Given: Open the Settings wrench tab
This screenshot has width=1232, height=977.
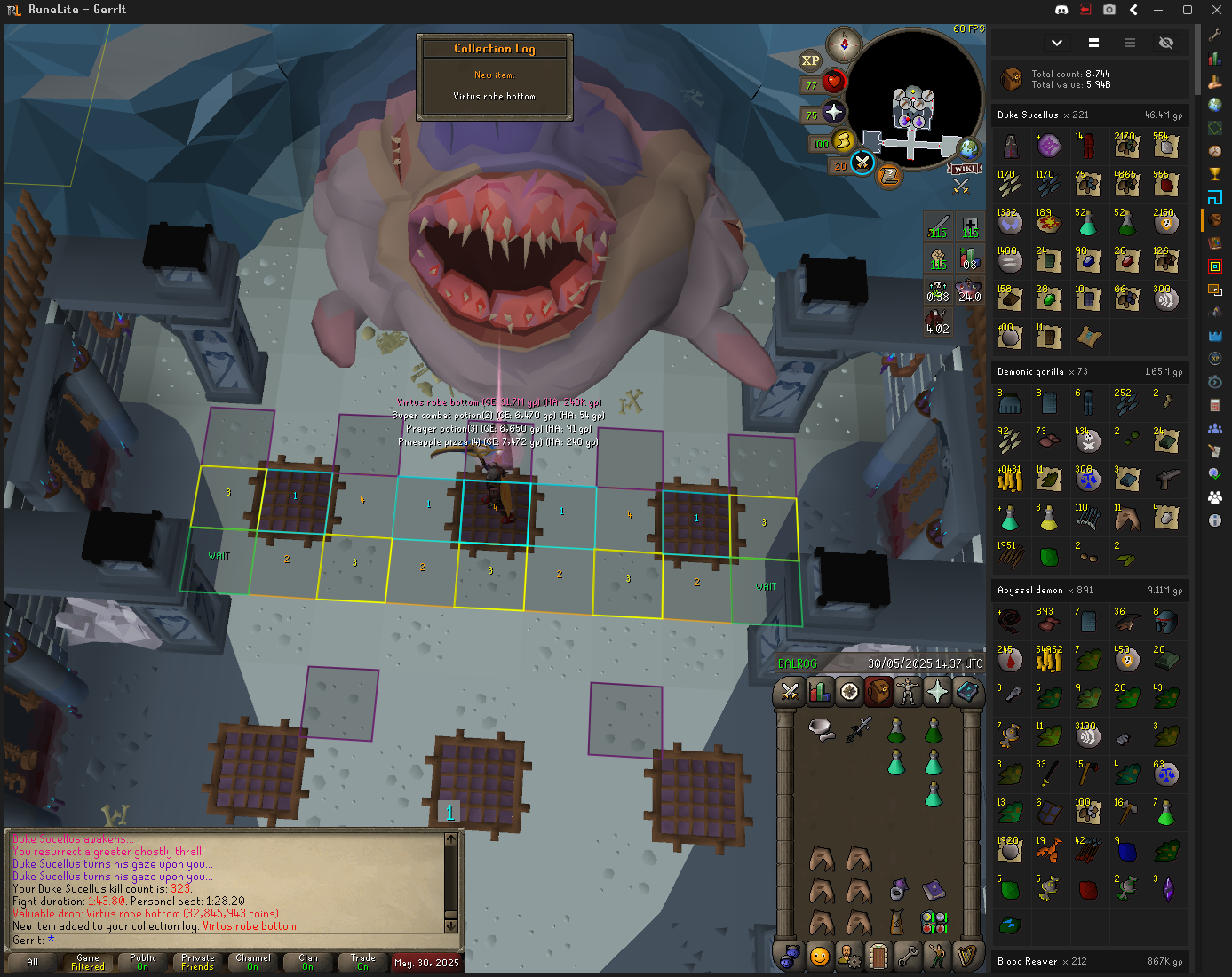Looking at the screenshot, I should (907, 956).
